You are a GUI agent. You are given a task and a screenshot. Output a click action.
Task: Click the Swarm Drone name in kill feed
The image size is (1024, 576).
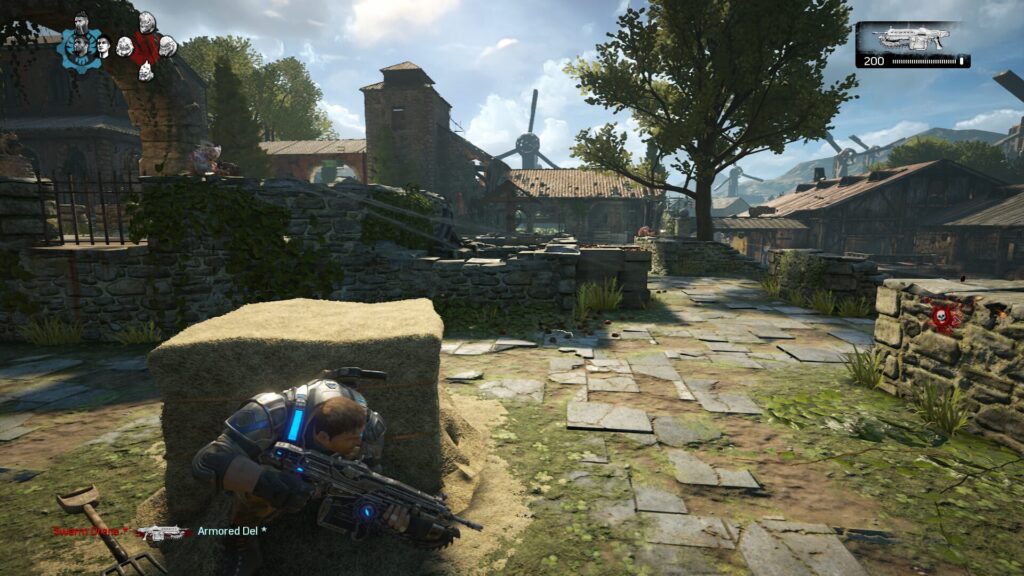pos(91,531)
